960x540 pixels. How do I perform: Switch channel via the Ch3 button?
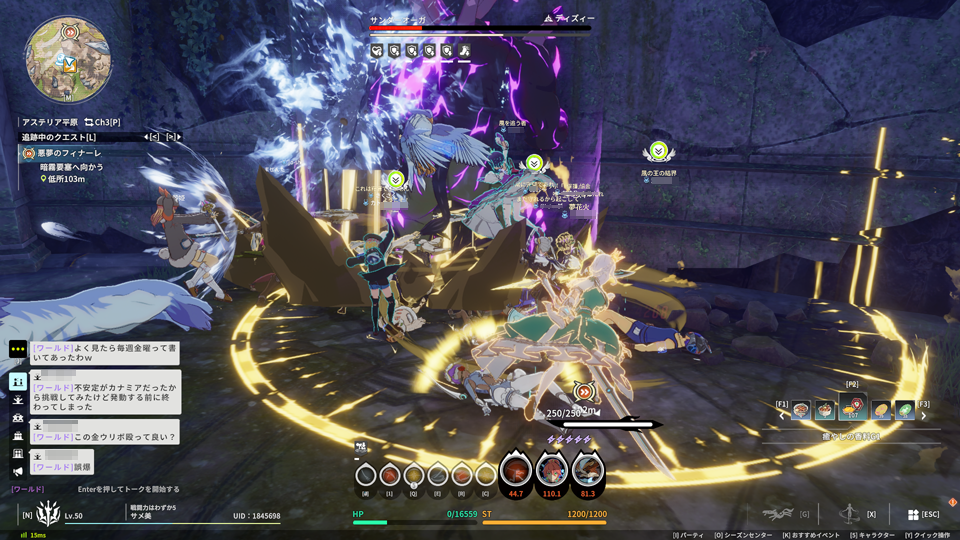click(102, 121)
